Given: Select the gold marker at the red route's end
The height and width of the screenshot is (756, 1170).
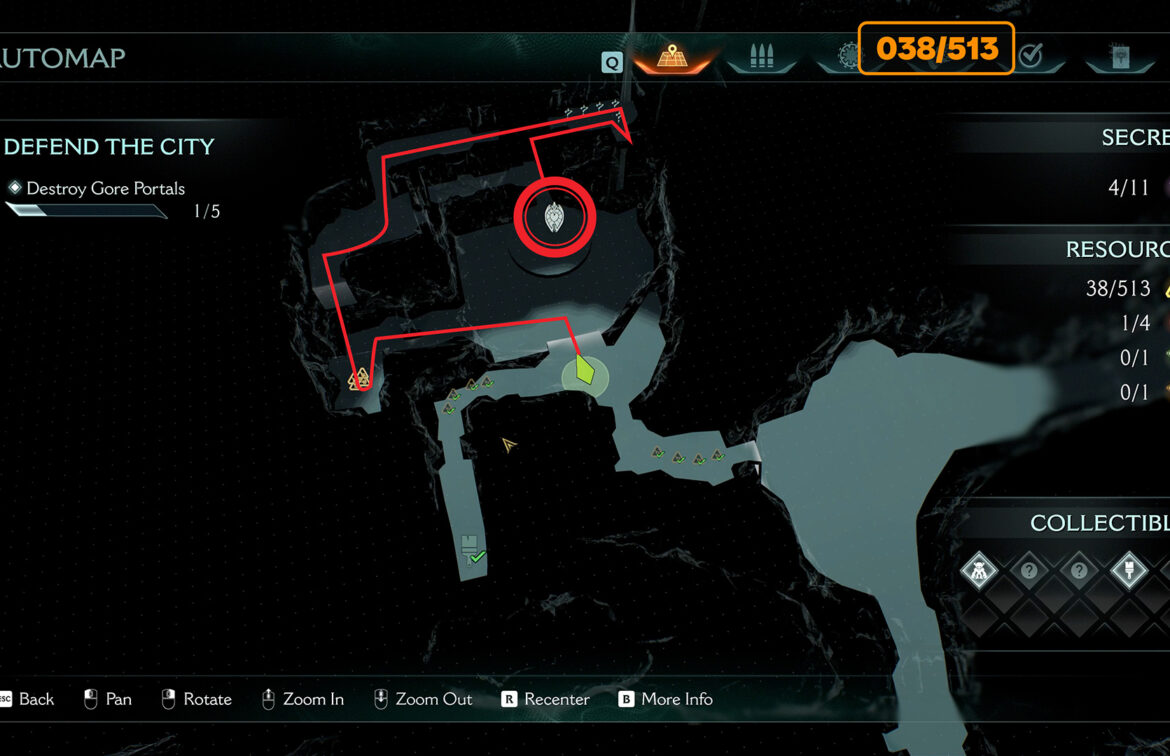Looking at the screenshot, I should click(x=359, y=379).
